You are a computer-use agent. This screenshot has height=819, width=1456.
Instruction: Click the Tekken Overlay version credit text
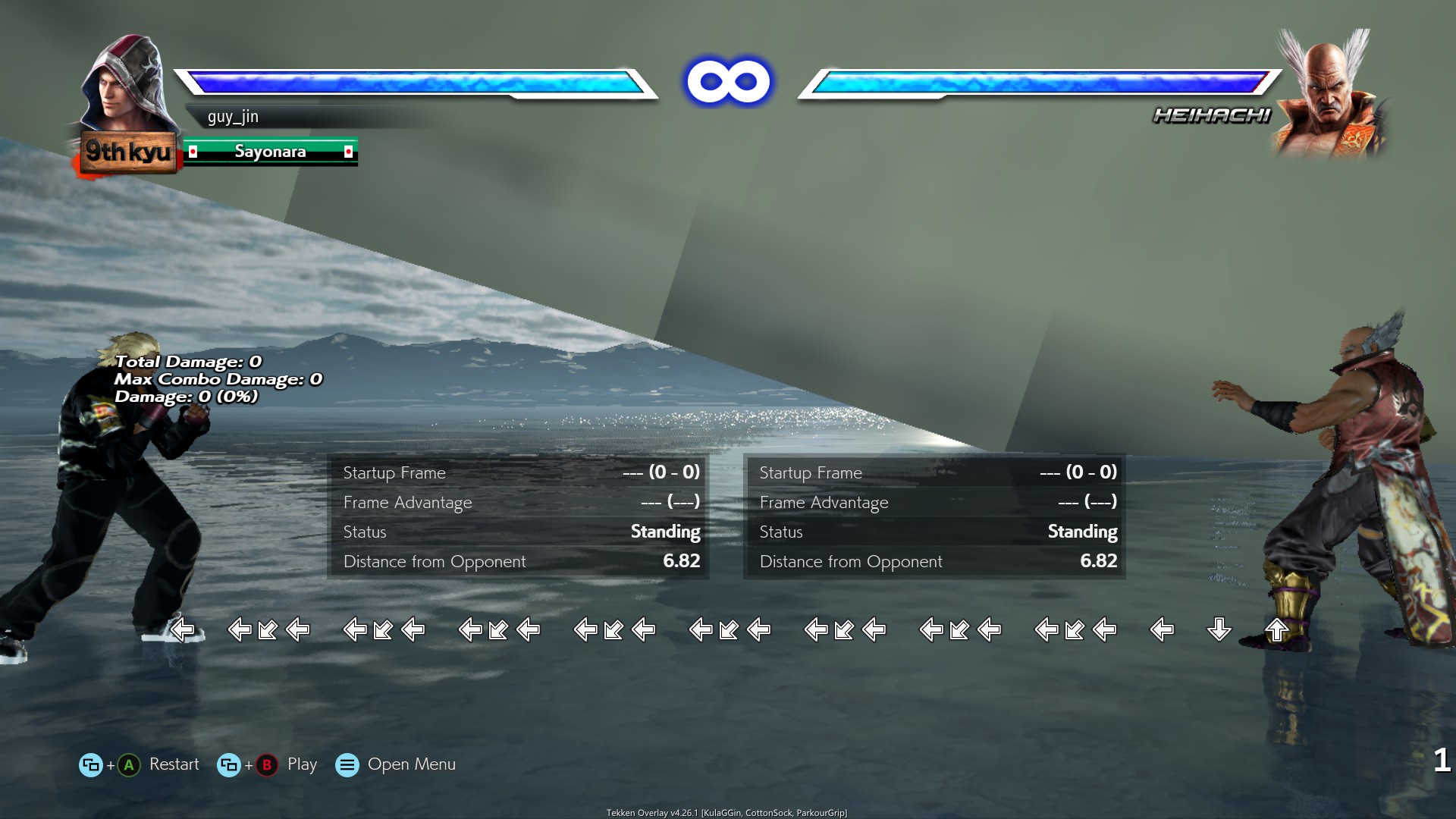[728, 811]
